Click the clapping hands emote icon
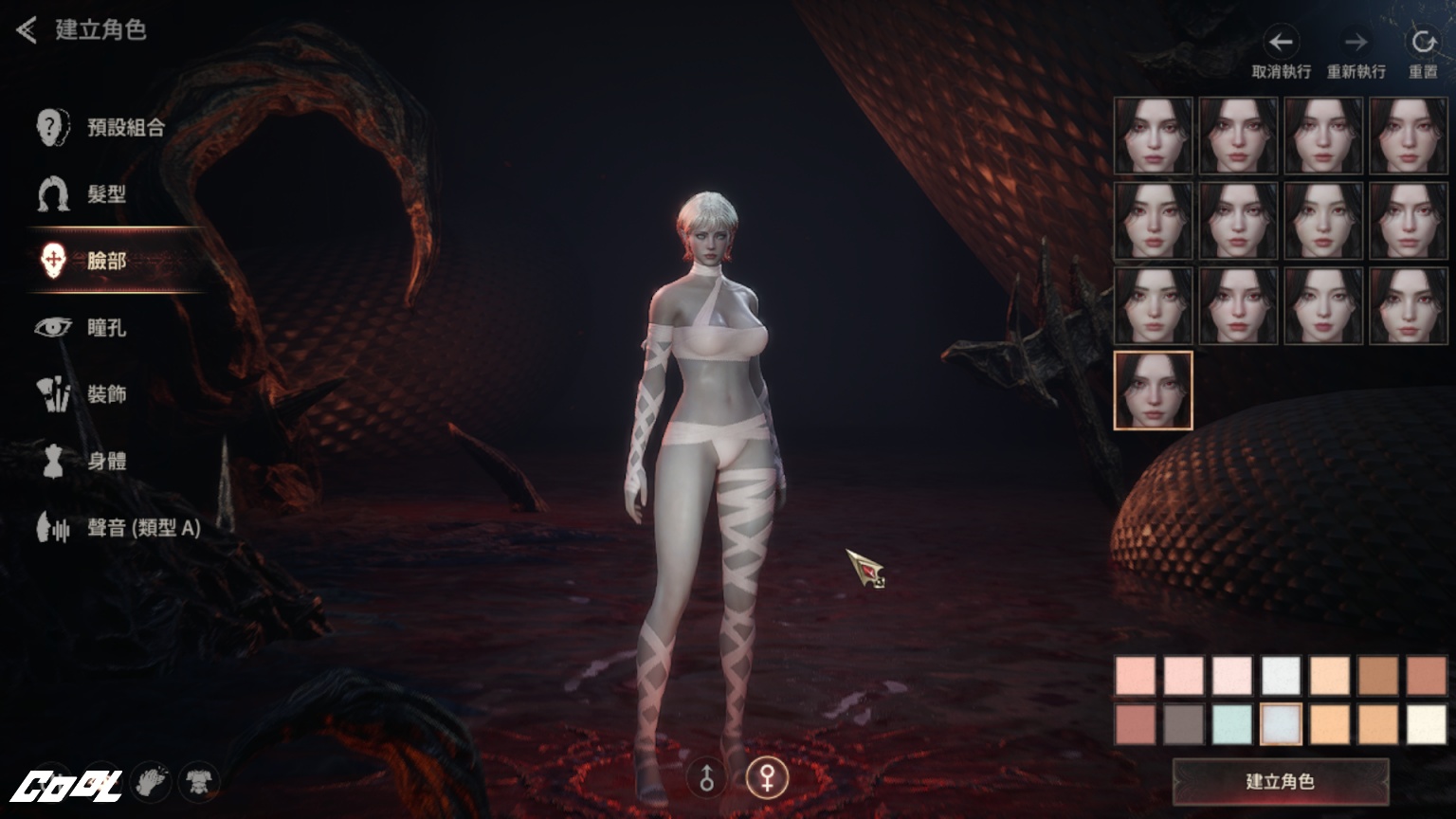1456x819 pixels. [150, 782]
